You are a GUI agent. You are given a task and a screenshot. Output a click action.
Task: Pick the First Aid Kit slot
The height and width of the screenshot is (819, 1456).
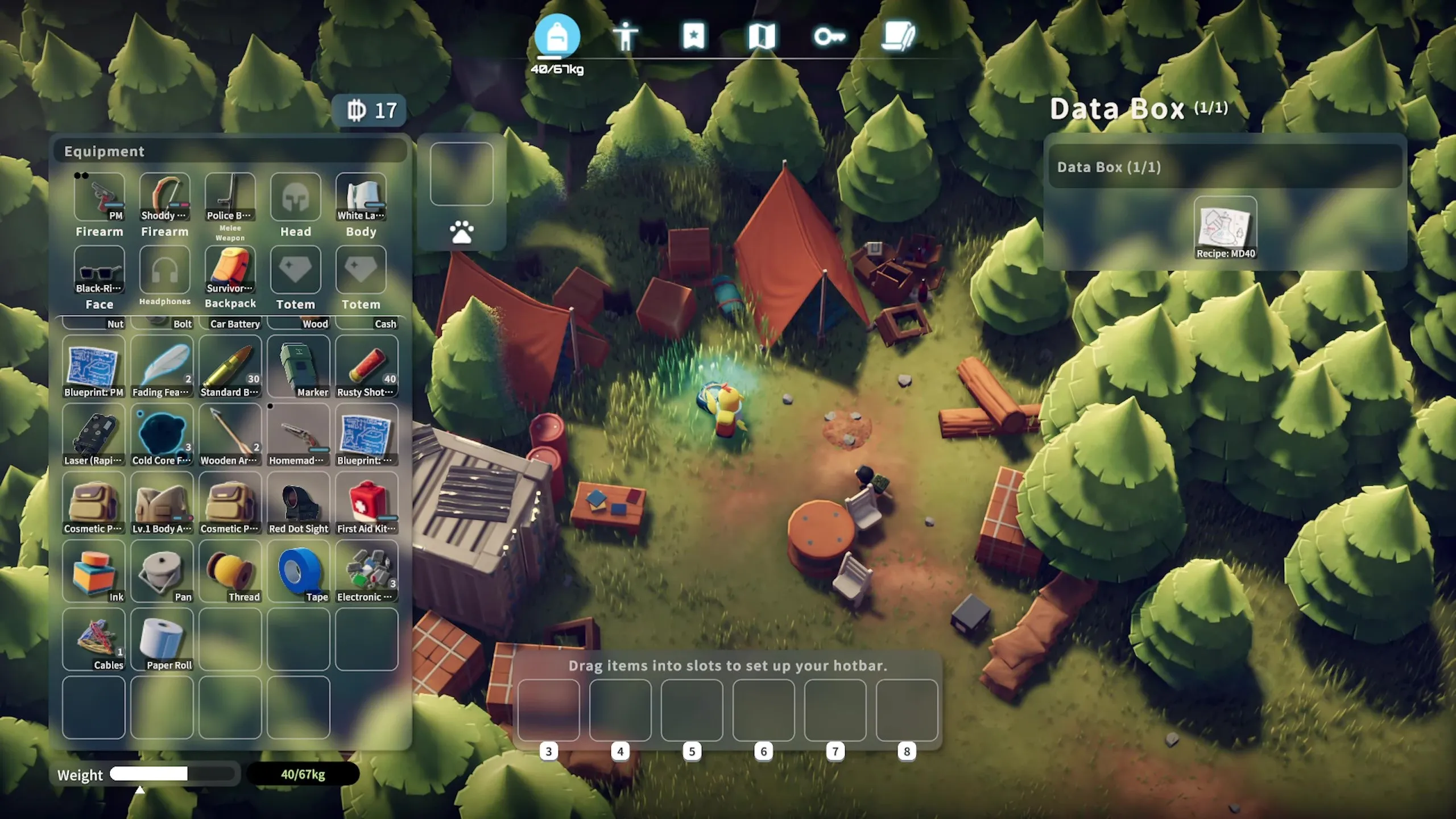point(367,503)
